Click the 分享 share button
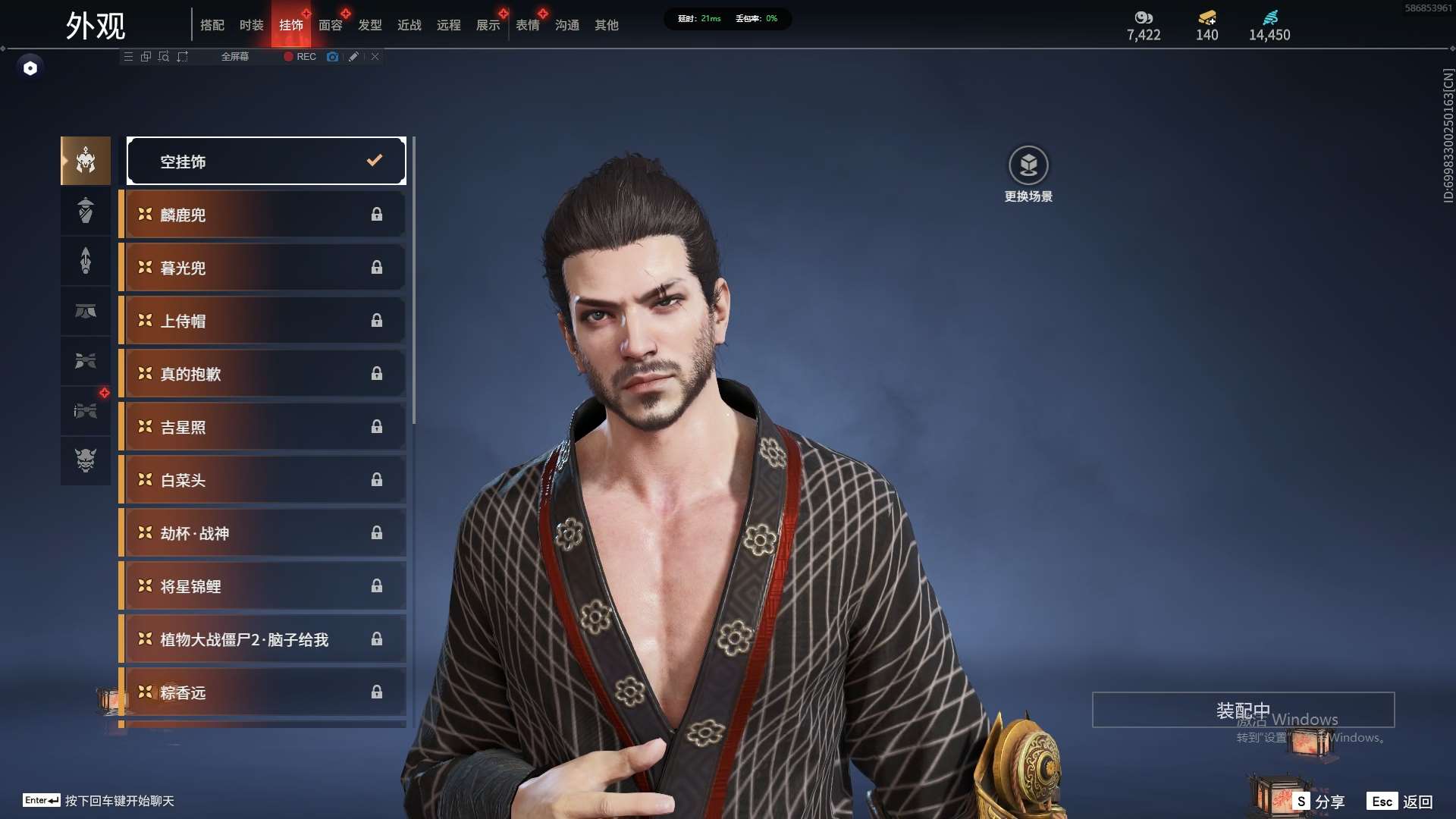Viewport: 1456px width, 819px height. [1320, 802]
